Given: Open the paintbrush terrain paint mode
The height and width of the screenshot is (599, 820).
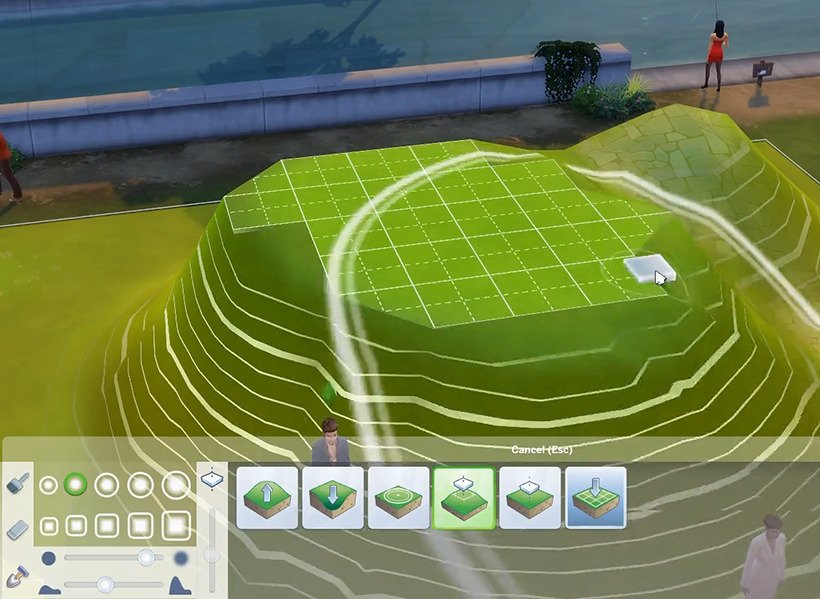Looking at the screenshot, I should 17,482.
